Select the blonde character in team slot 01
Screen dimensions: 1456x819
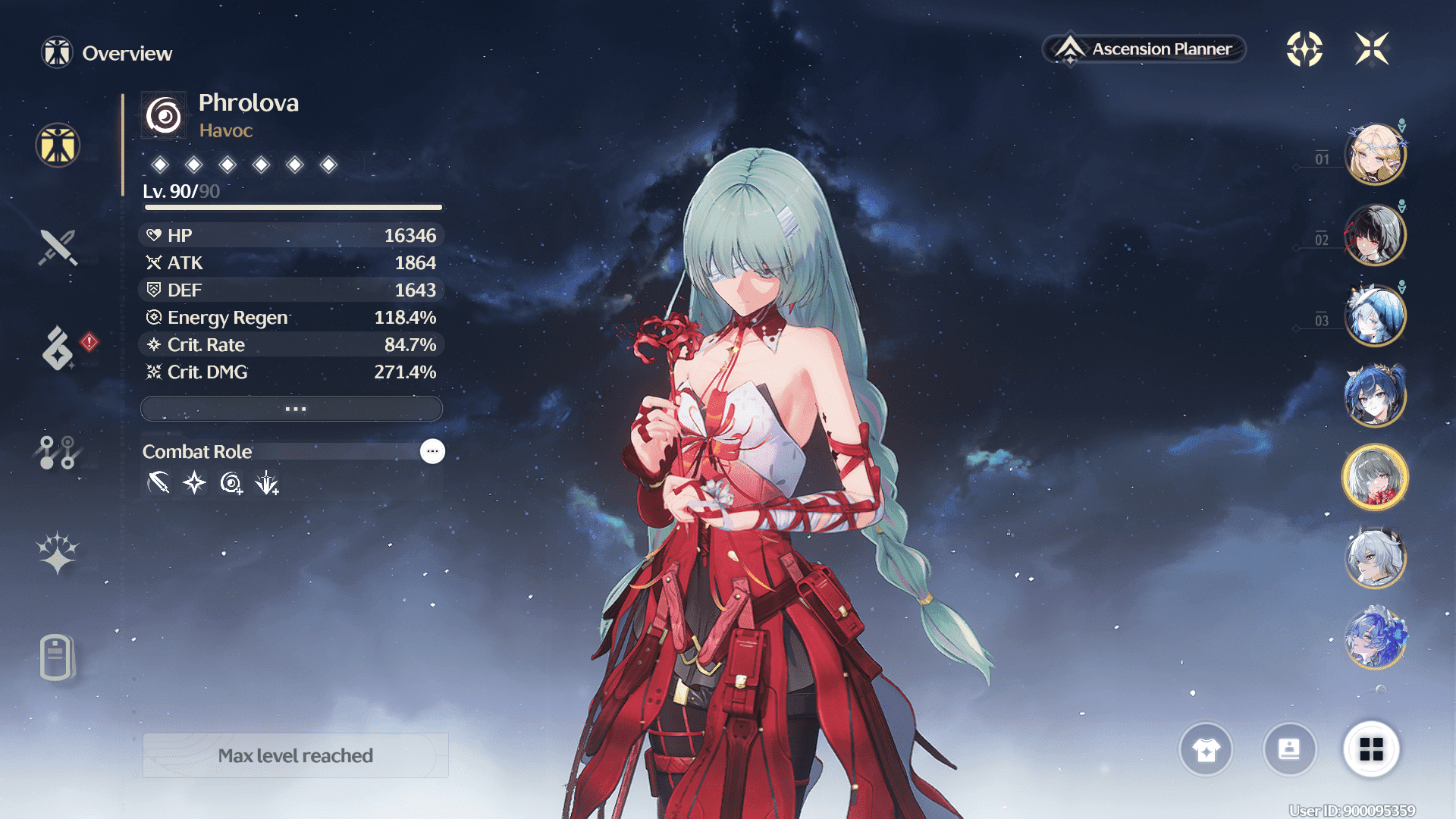pos(1375,155)
